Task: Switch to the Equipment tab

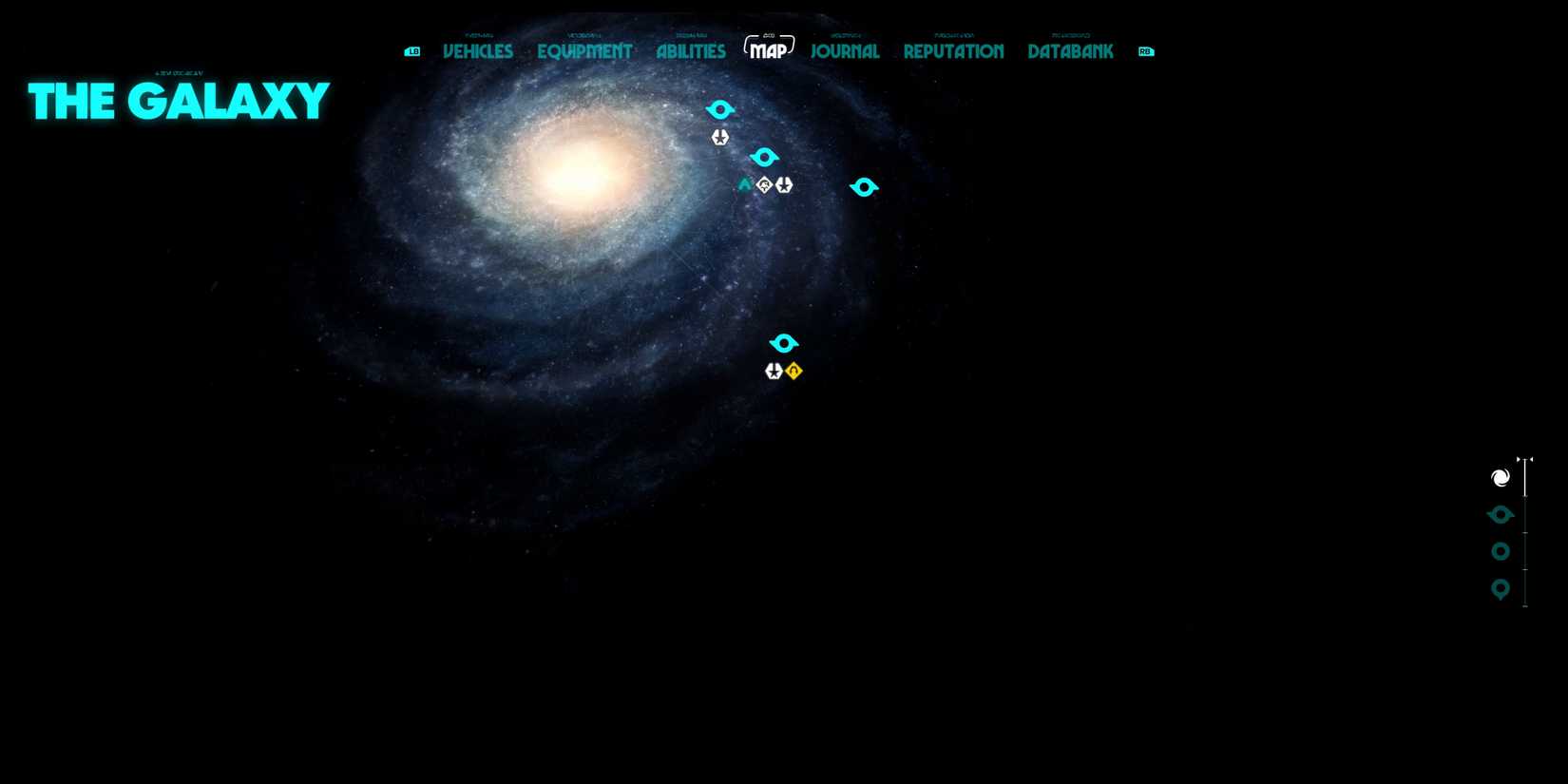Action: tap(584, 51)
